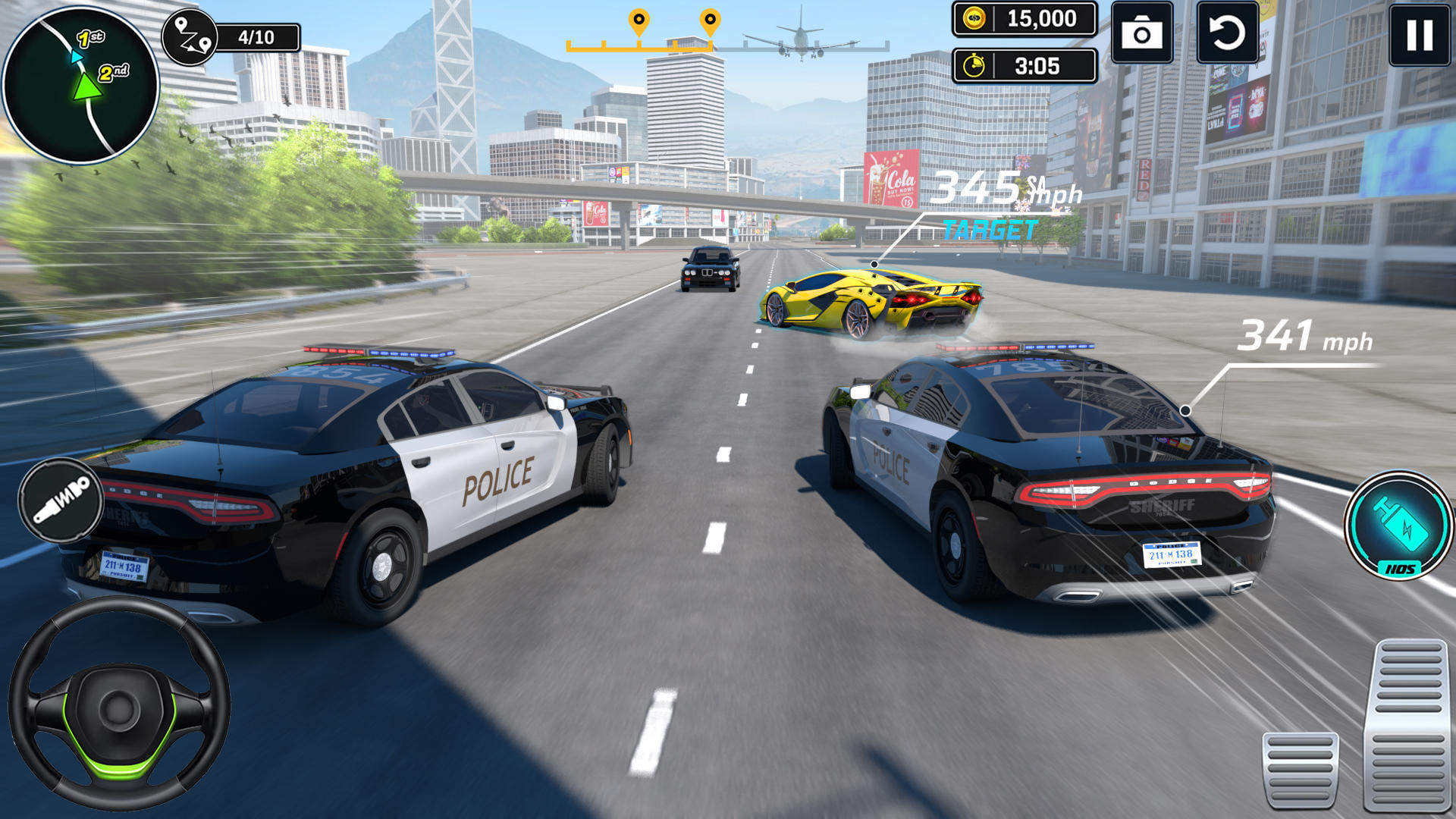
Task: Pause the game
Action: pos(1420,34)
